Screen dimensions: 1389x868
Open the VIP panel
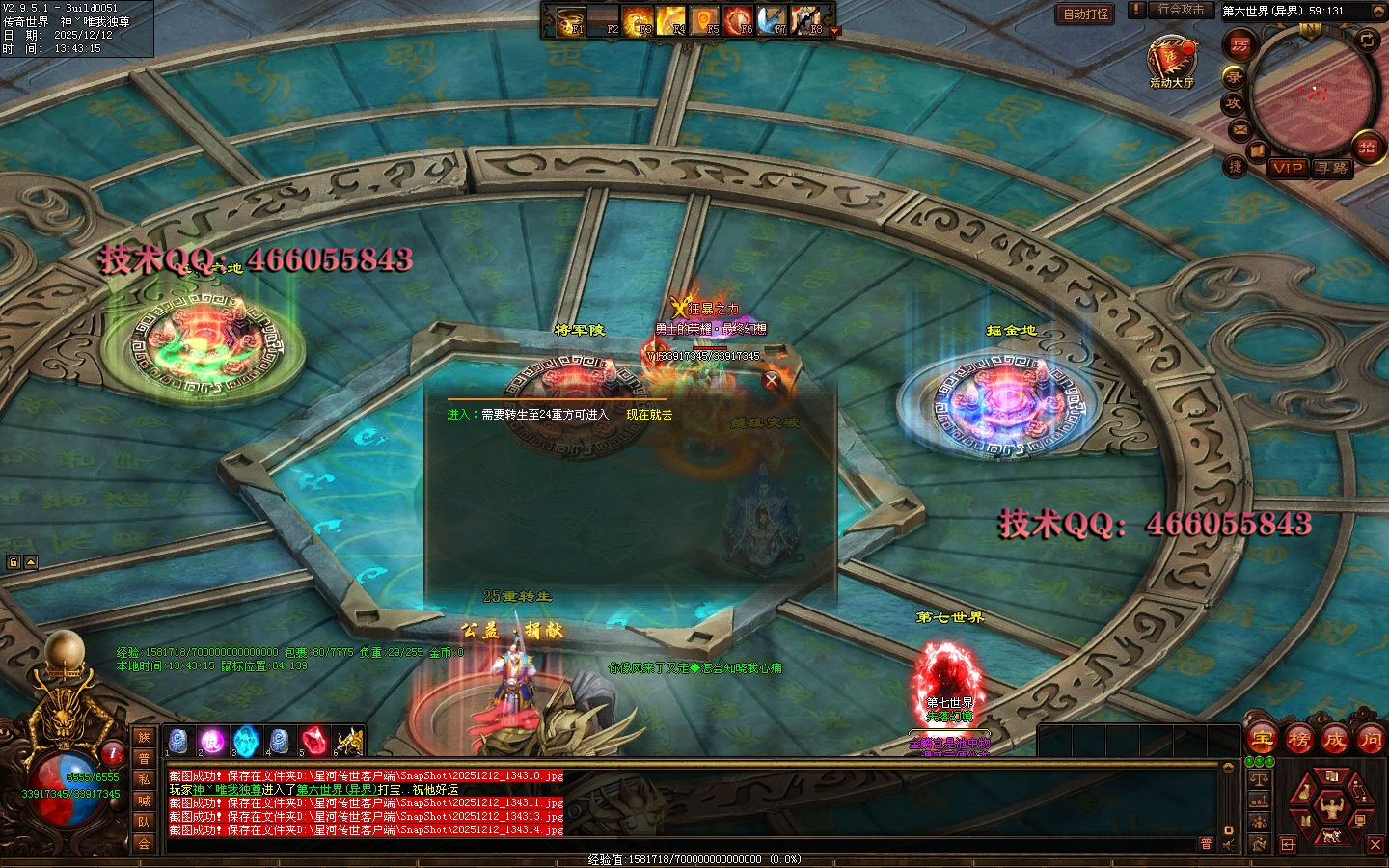(1287, 168)
